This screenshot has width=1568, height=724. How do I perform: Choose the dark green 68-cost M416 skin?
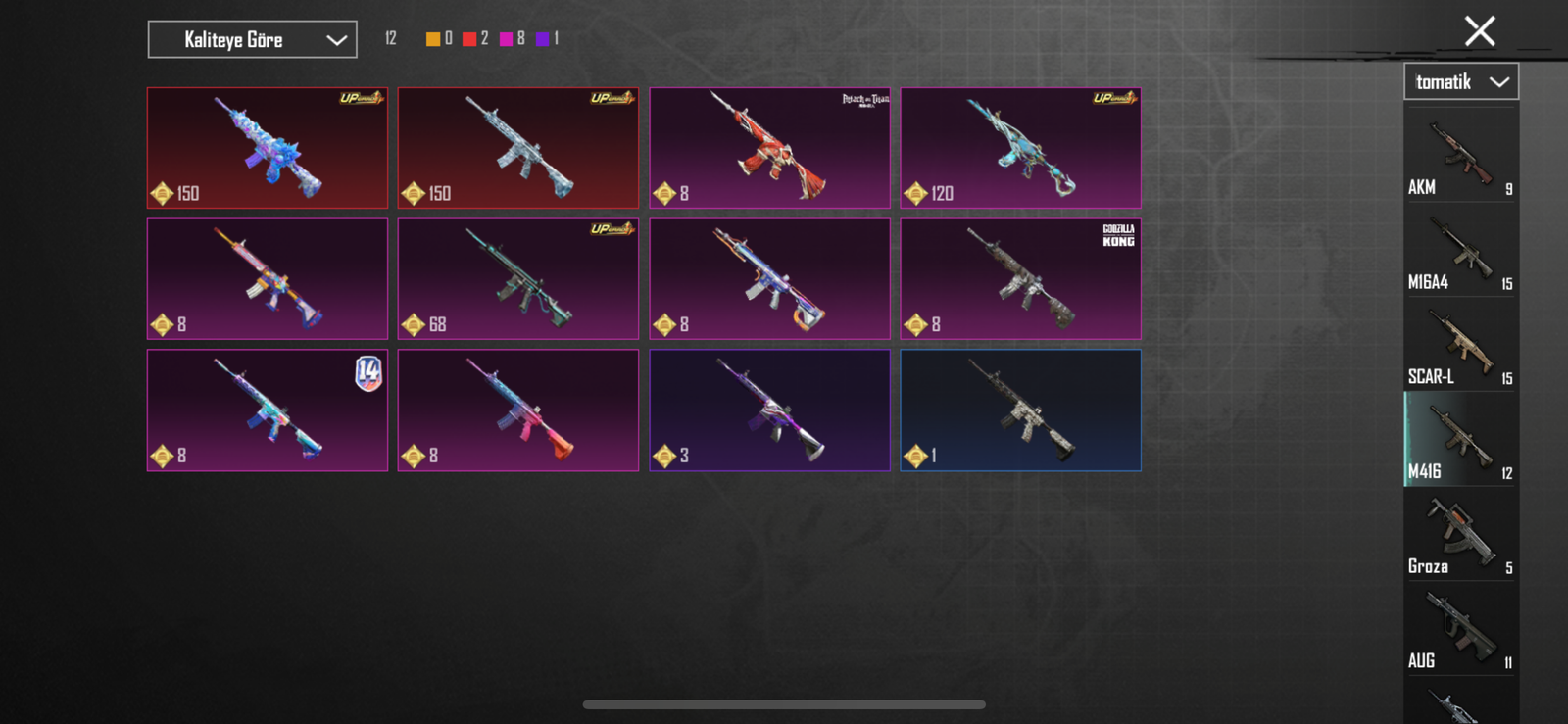click(x=518, y=279)
